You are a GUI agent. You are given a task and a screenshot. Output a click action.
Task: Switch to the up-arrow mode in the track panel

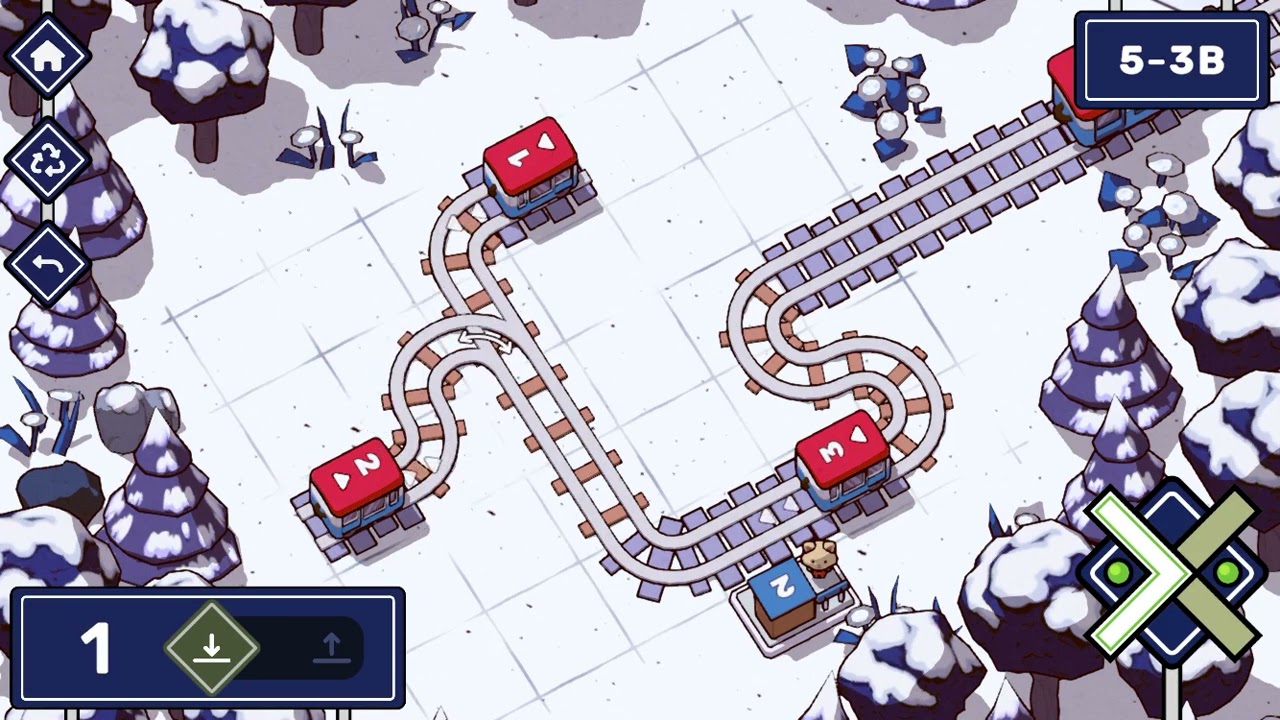(331, 648)
